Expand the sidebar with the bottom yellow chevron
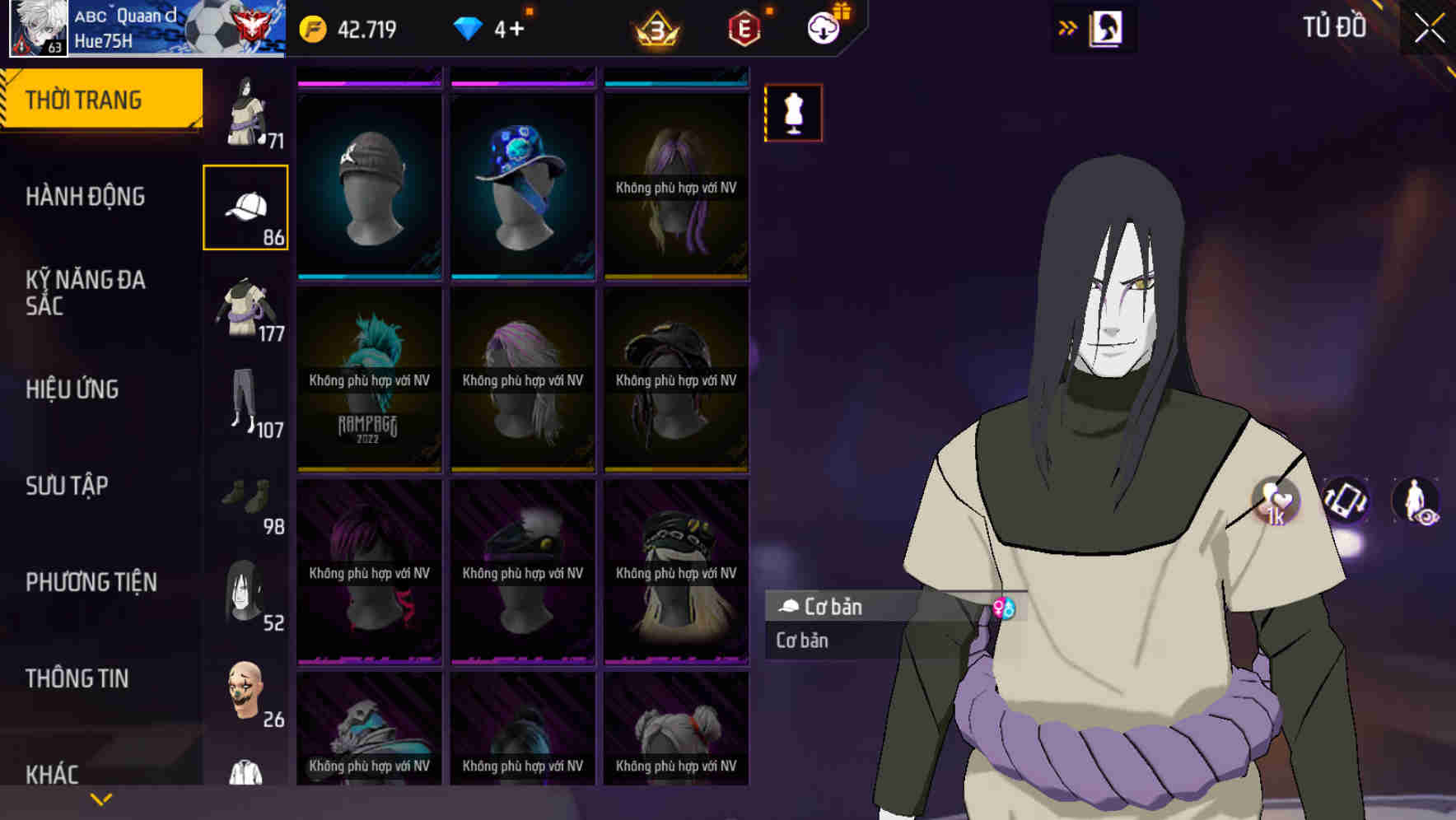The width and height of the screenshot is (1456, 820). tap(100, 798)
